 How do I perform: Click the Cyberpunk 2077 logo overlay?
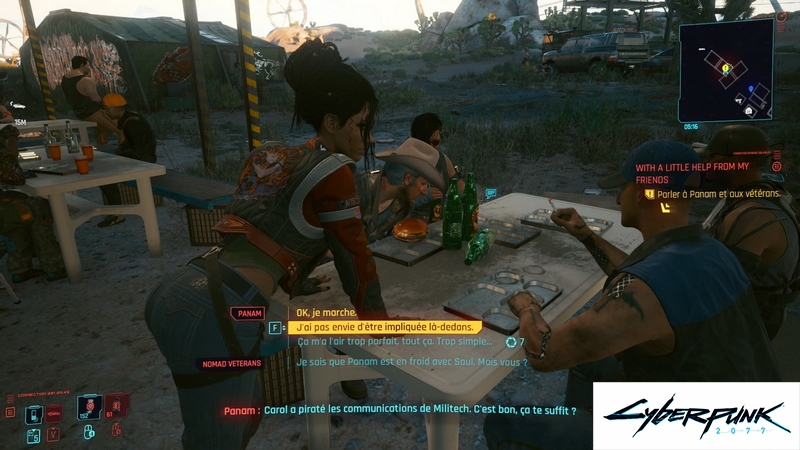[x=696, y=415]
